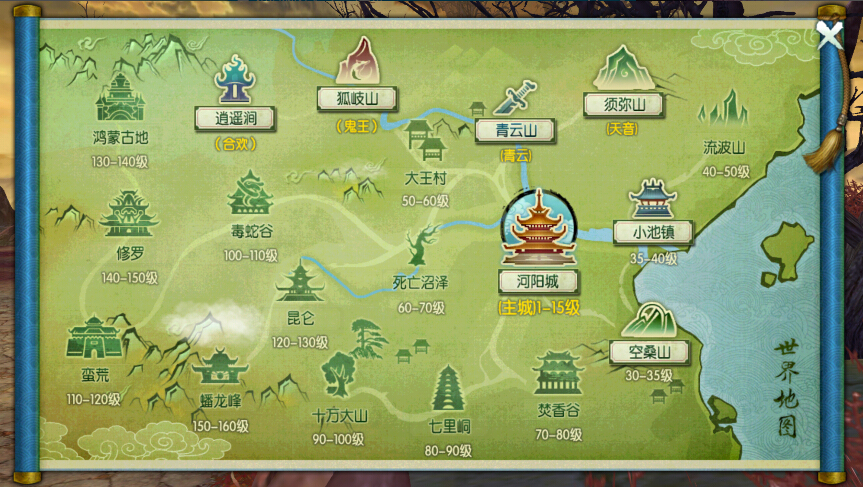Choose 七里峒 pagoda location
The width and height of the screenshot is (863, 487).
tap(448, 425)
